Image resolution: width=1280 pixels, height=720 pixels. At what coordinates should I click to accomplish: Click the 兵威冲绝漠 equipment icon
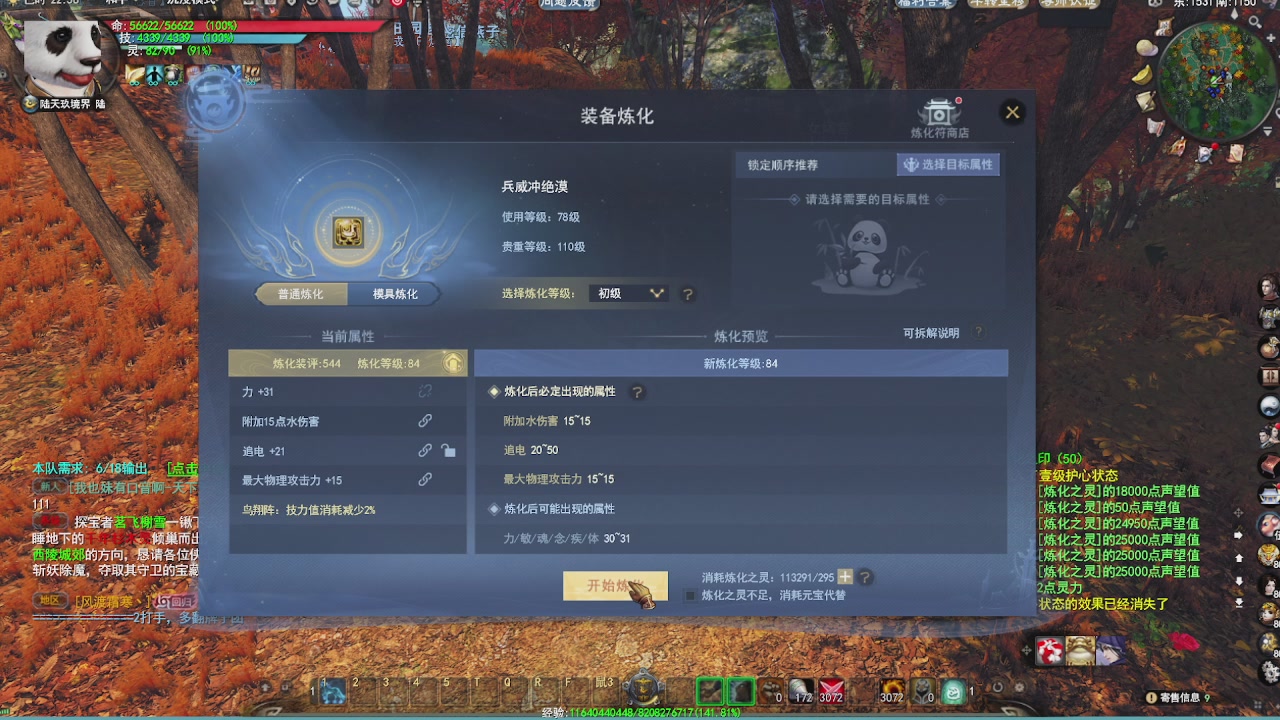coord(349,231)
